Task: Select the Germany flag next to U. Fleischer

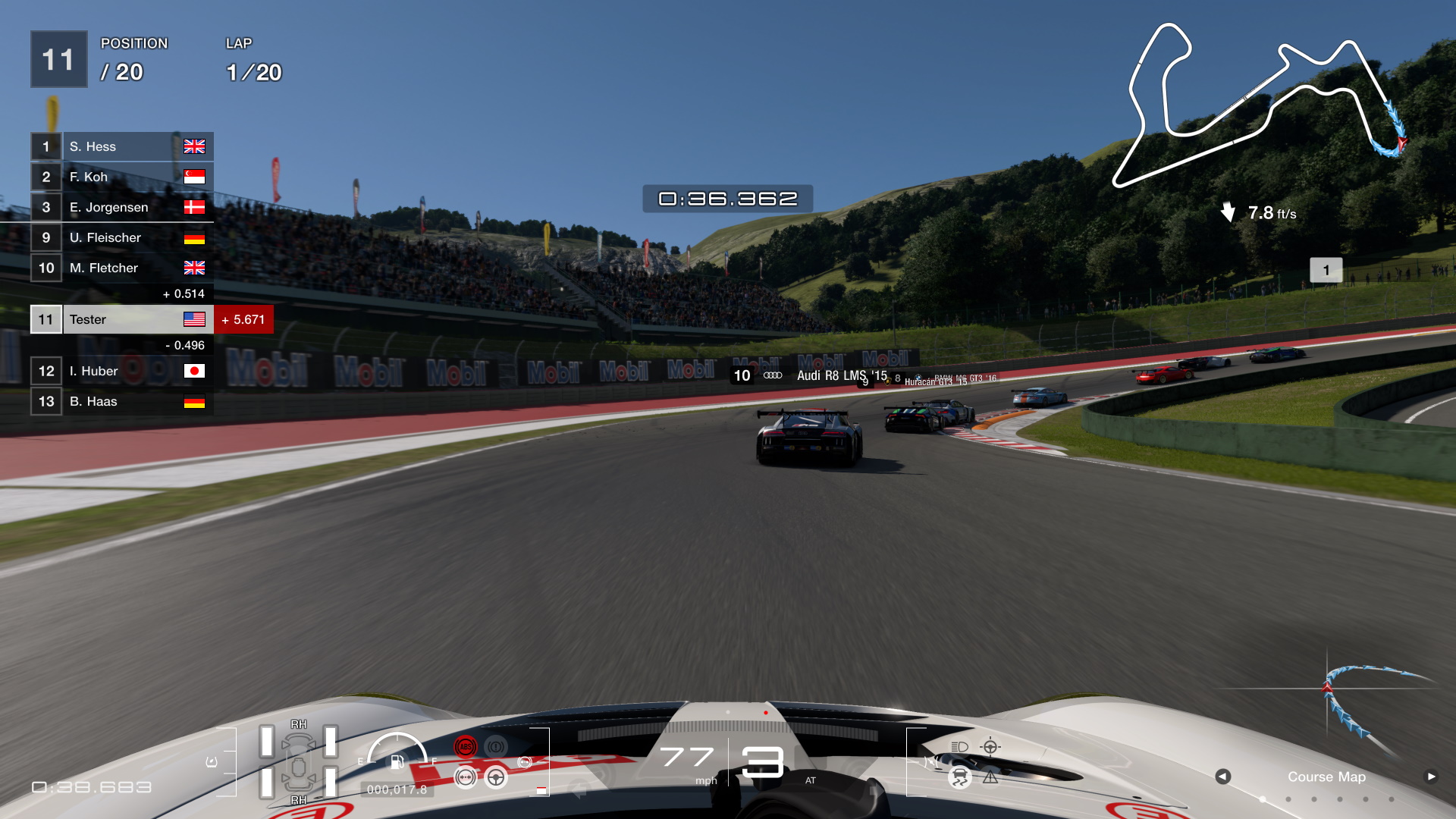Action: click(x=195, y=237)
